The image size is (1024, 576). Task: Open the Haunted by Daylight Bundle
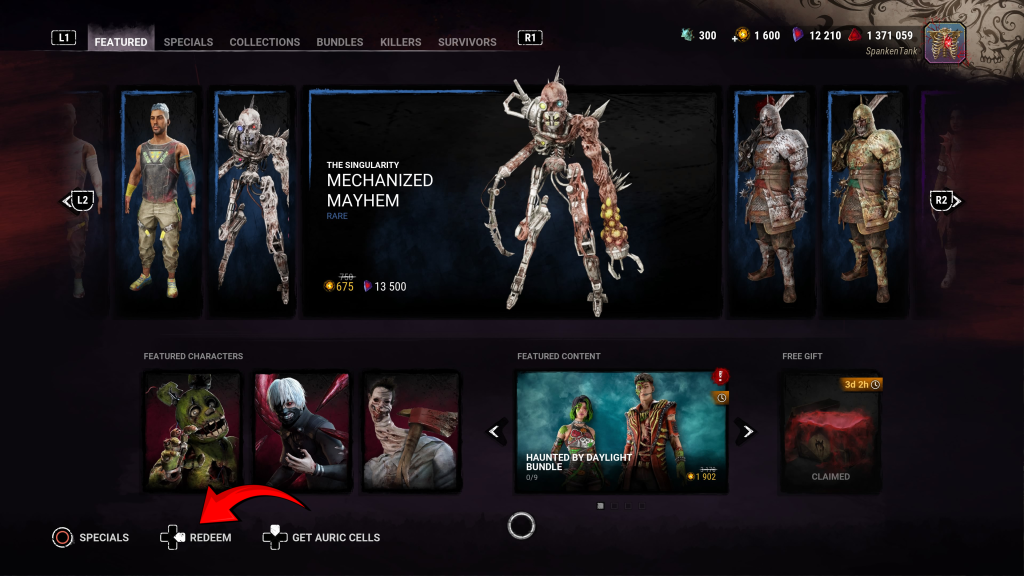[x=621, y=431]
